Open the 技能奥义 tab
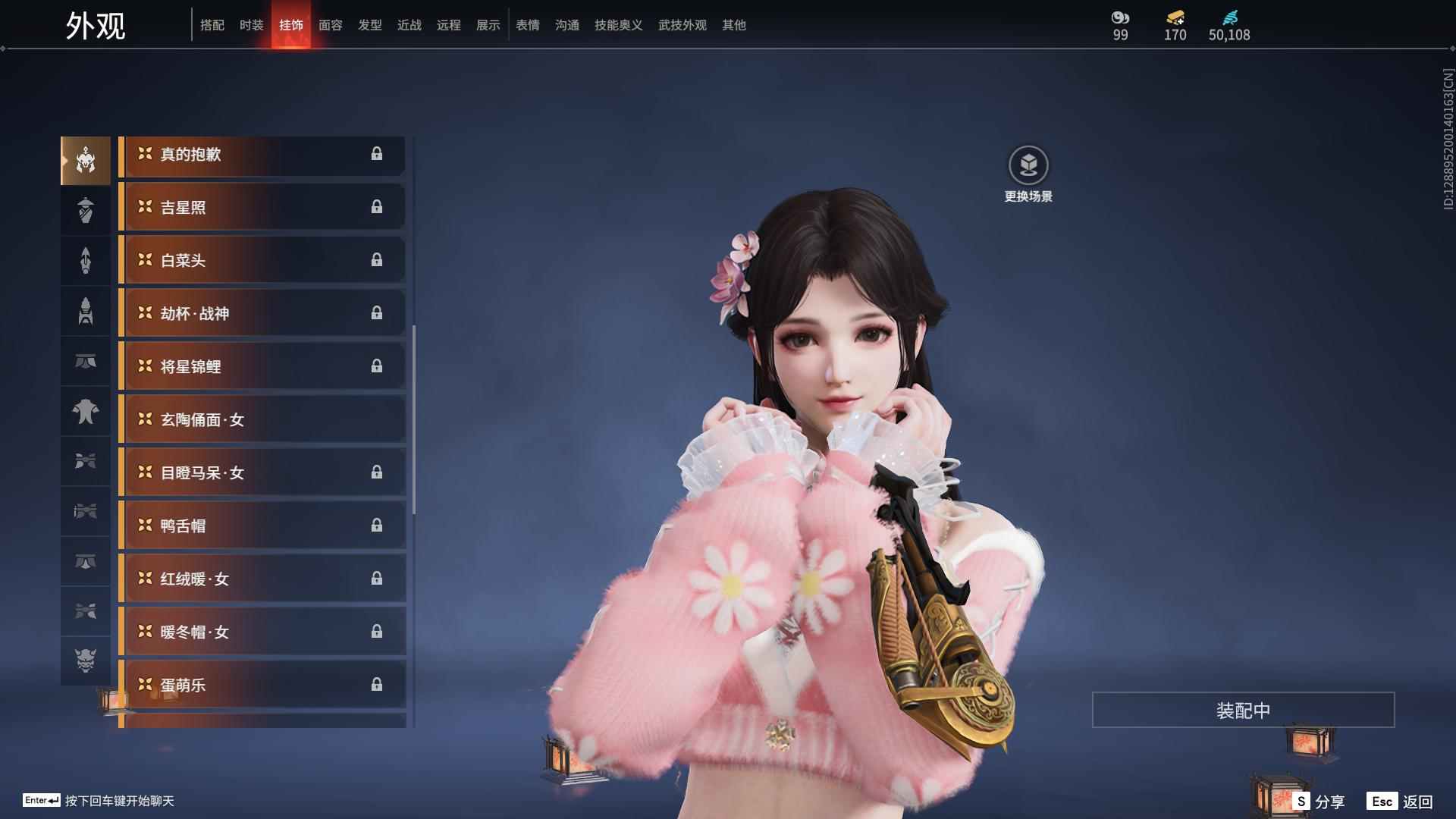The width and height of the screenshot is (1456, 819). coord(619,25)
